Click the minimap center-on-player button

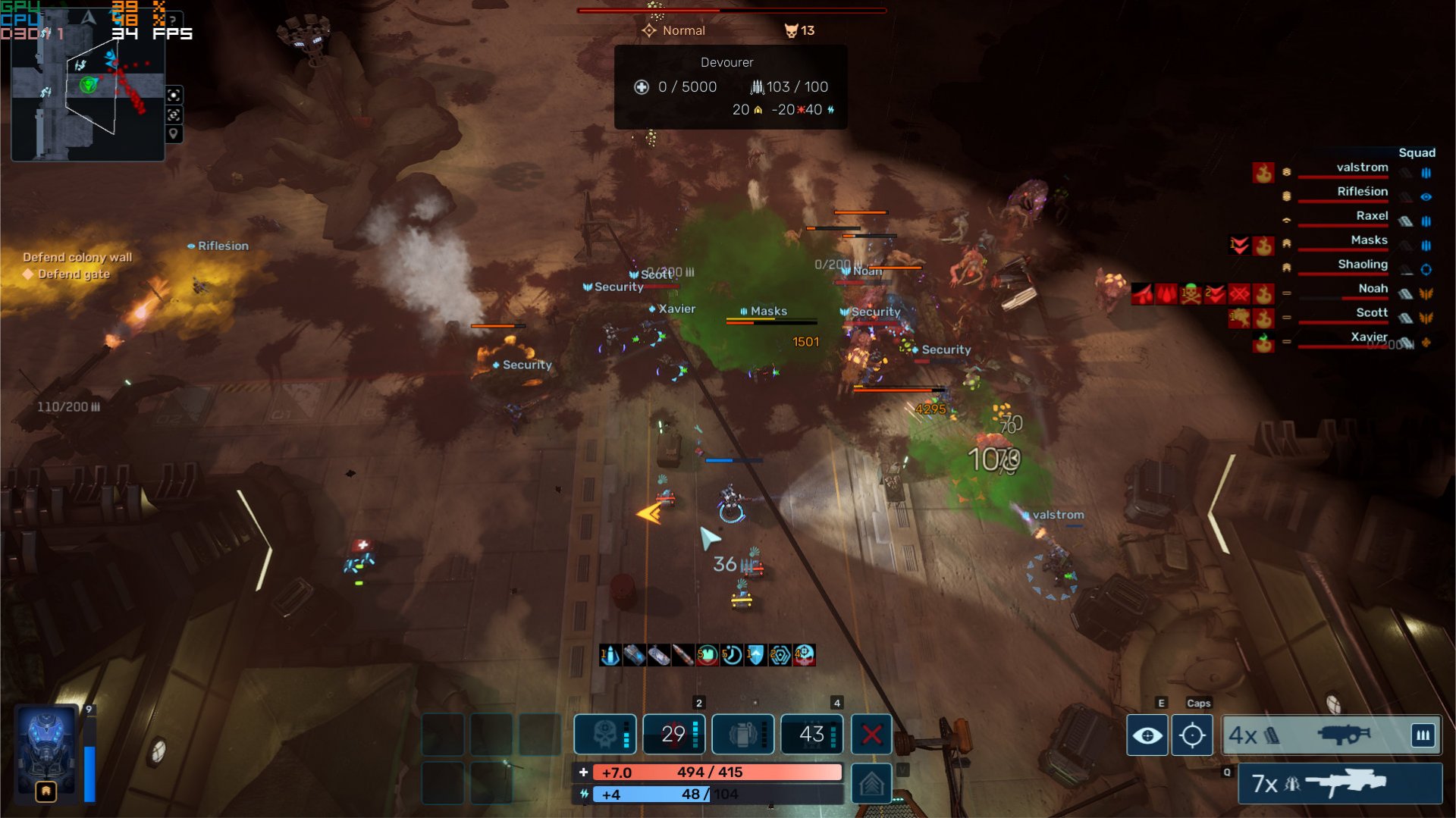[x=174, y=95]
